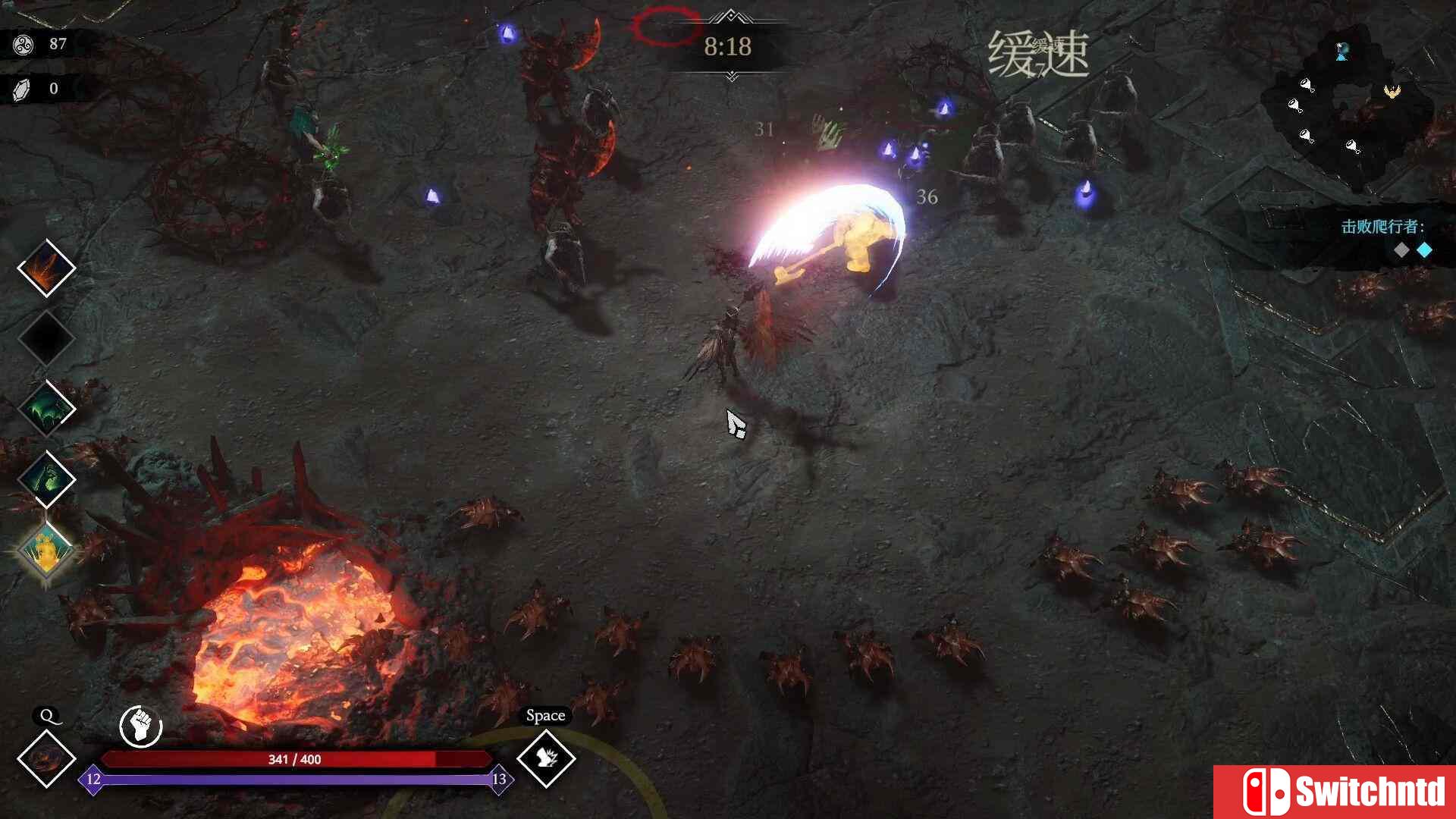Image resolution: width=1456 pixels, height=819 pixels.
Task: Click the fist melee attack icon
Action: click(x=140, y=726)
